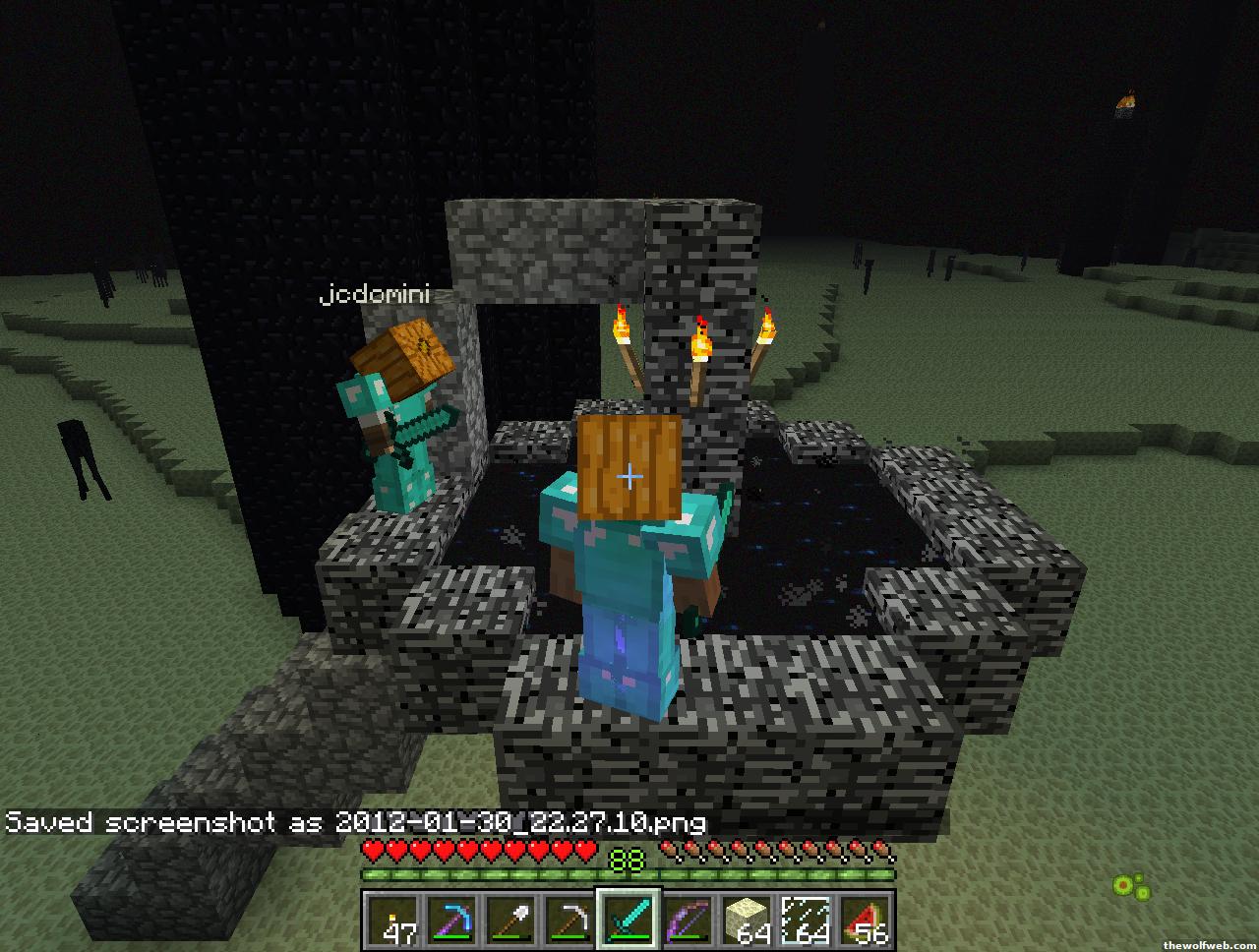This screenshot has width=1259, height=952.
Task: Select the melon slices hotbar slot
Action: pyautogui.click(x=866, y=921)
